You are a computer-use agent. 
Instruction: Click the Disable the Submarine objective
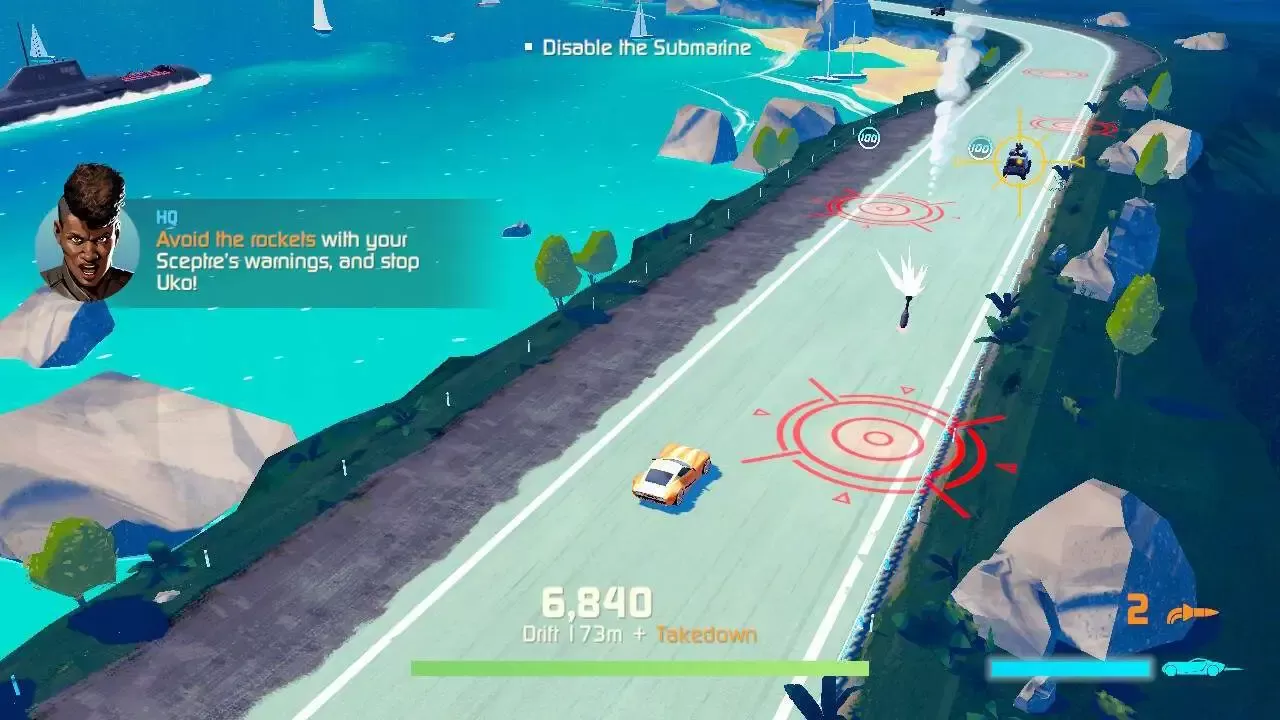pyautogui.click(x=646, y=47)
